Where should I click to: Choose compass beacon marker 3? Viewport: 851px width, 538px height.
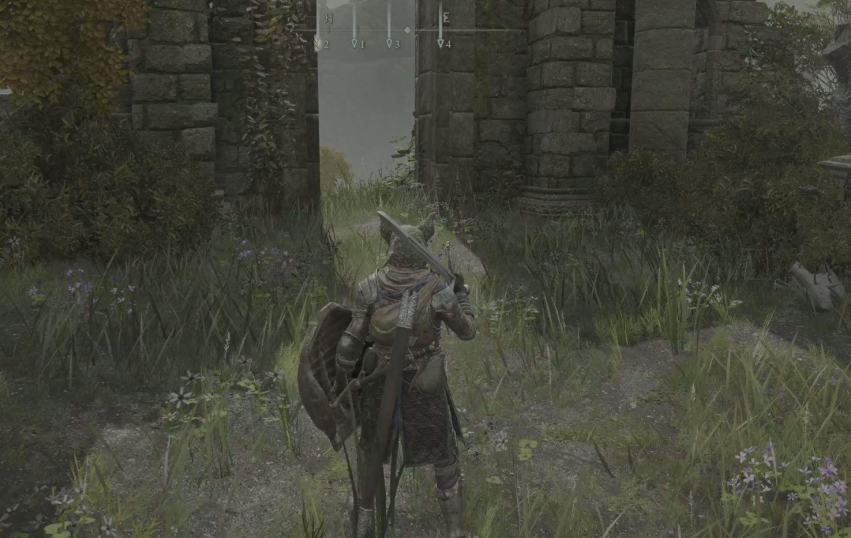389,43
